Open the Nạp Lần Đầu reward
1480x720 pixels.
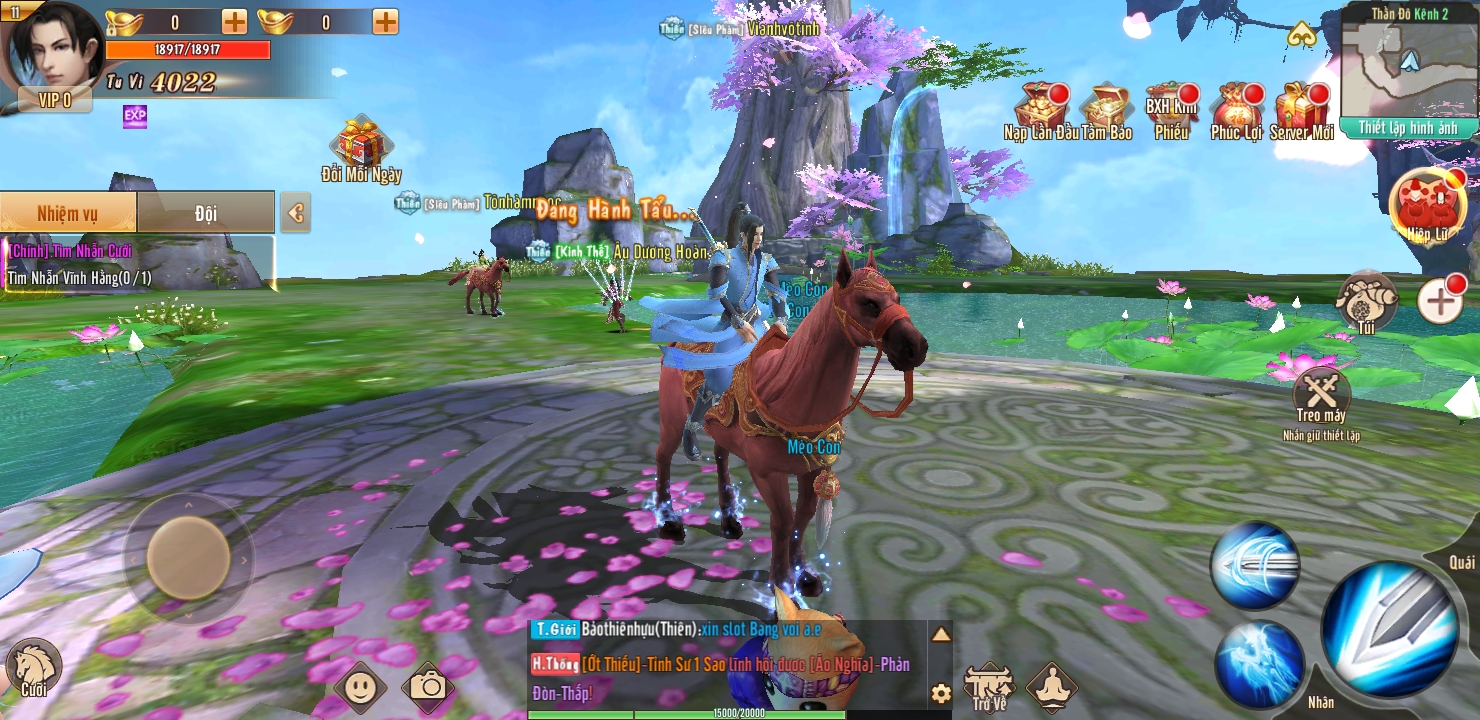coord(1040,108)
